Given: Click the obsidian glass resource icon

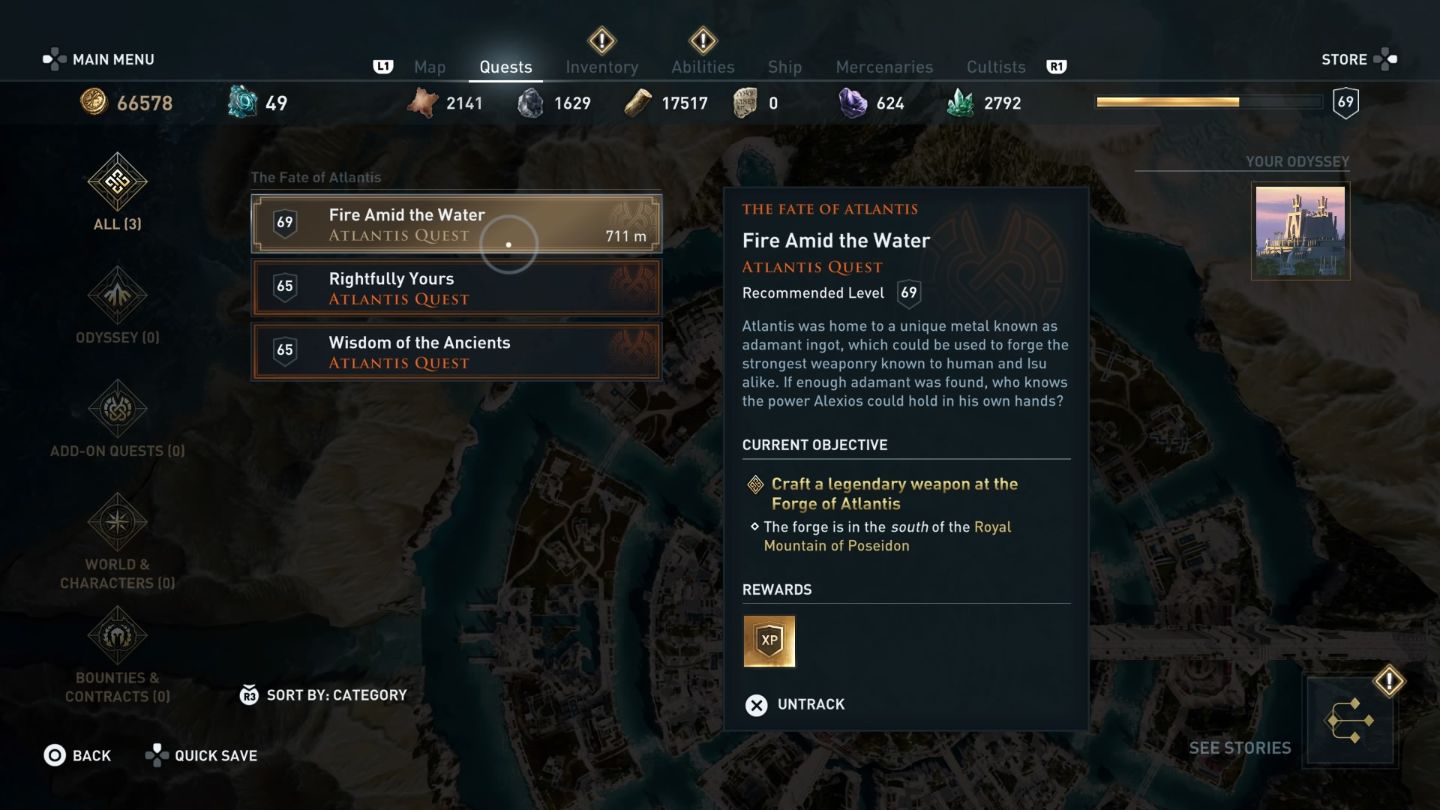Looking at the screenshot, I should tap(530, 102).
